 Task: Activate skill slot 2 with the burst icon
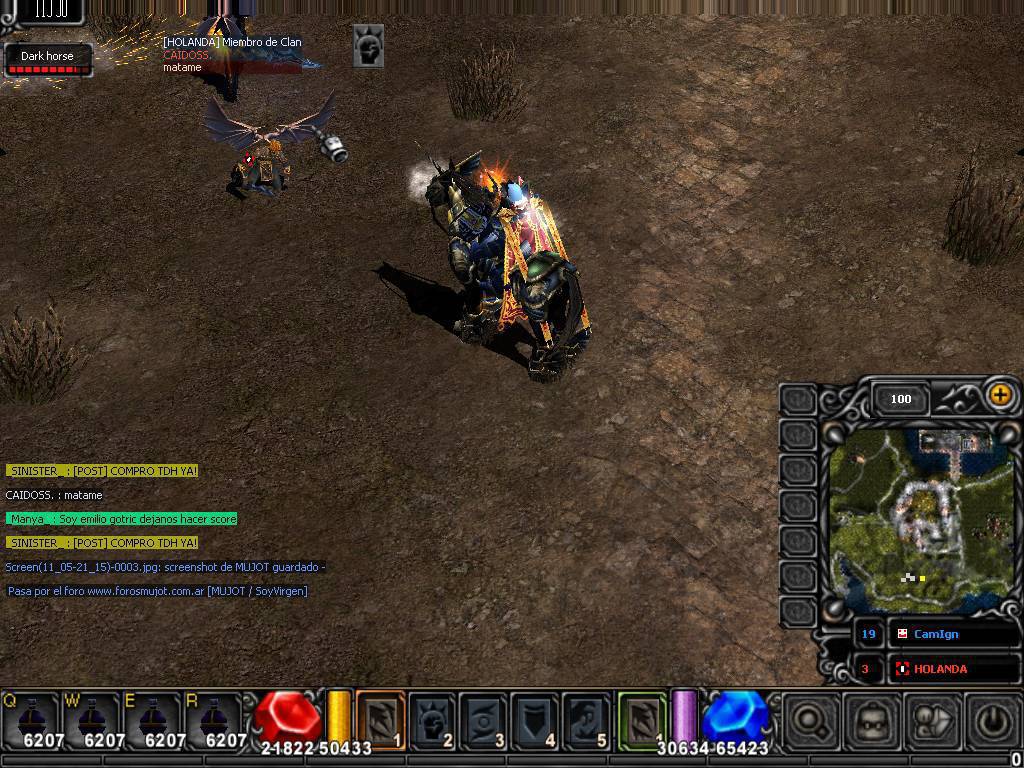pos(432,720)
